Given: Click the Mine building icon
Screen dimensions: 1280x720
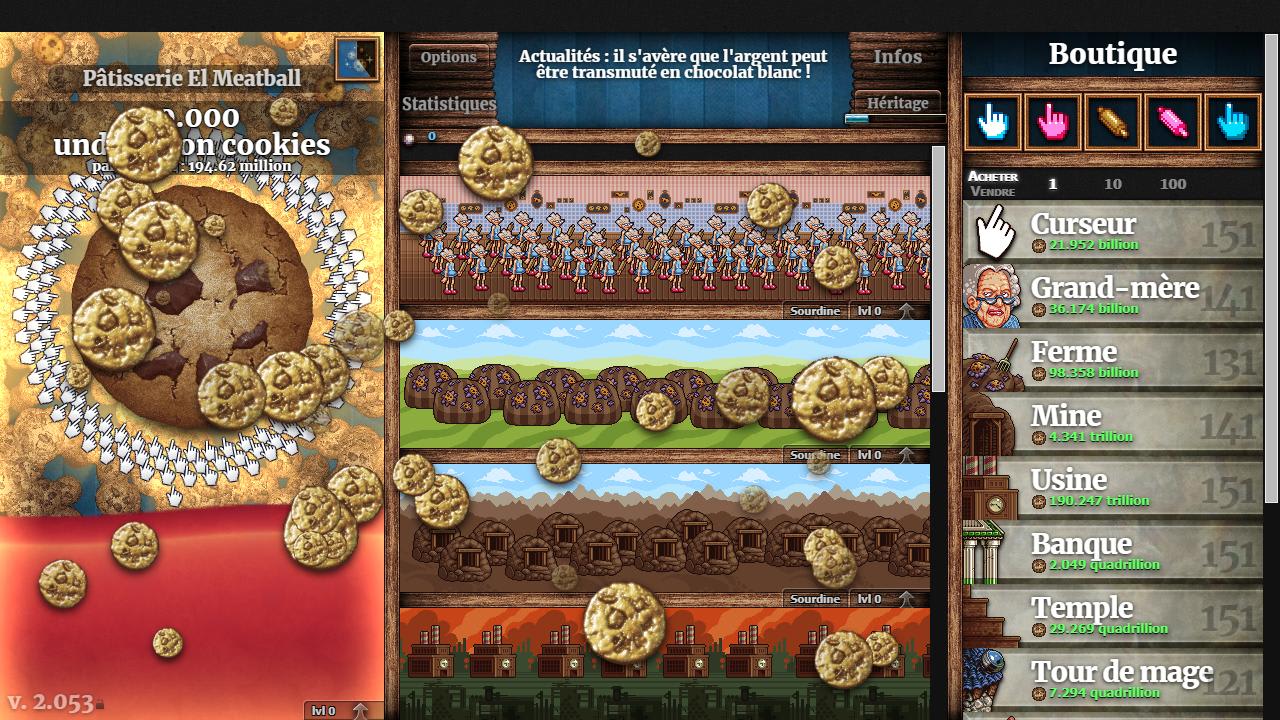Looking at the screenshot, I should point(991,424).
